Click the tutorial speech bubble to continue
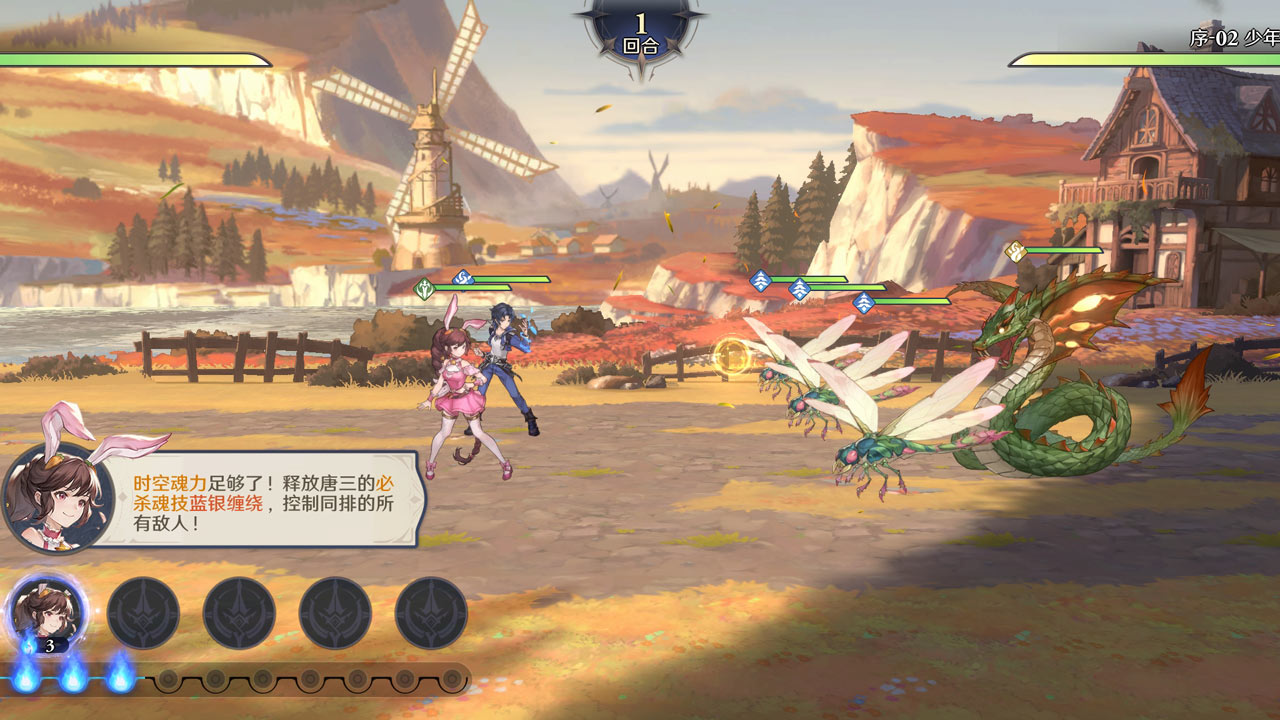1280x720 pixels. pyautogui.click(x=264, y=499)
